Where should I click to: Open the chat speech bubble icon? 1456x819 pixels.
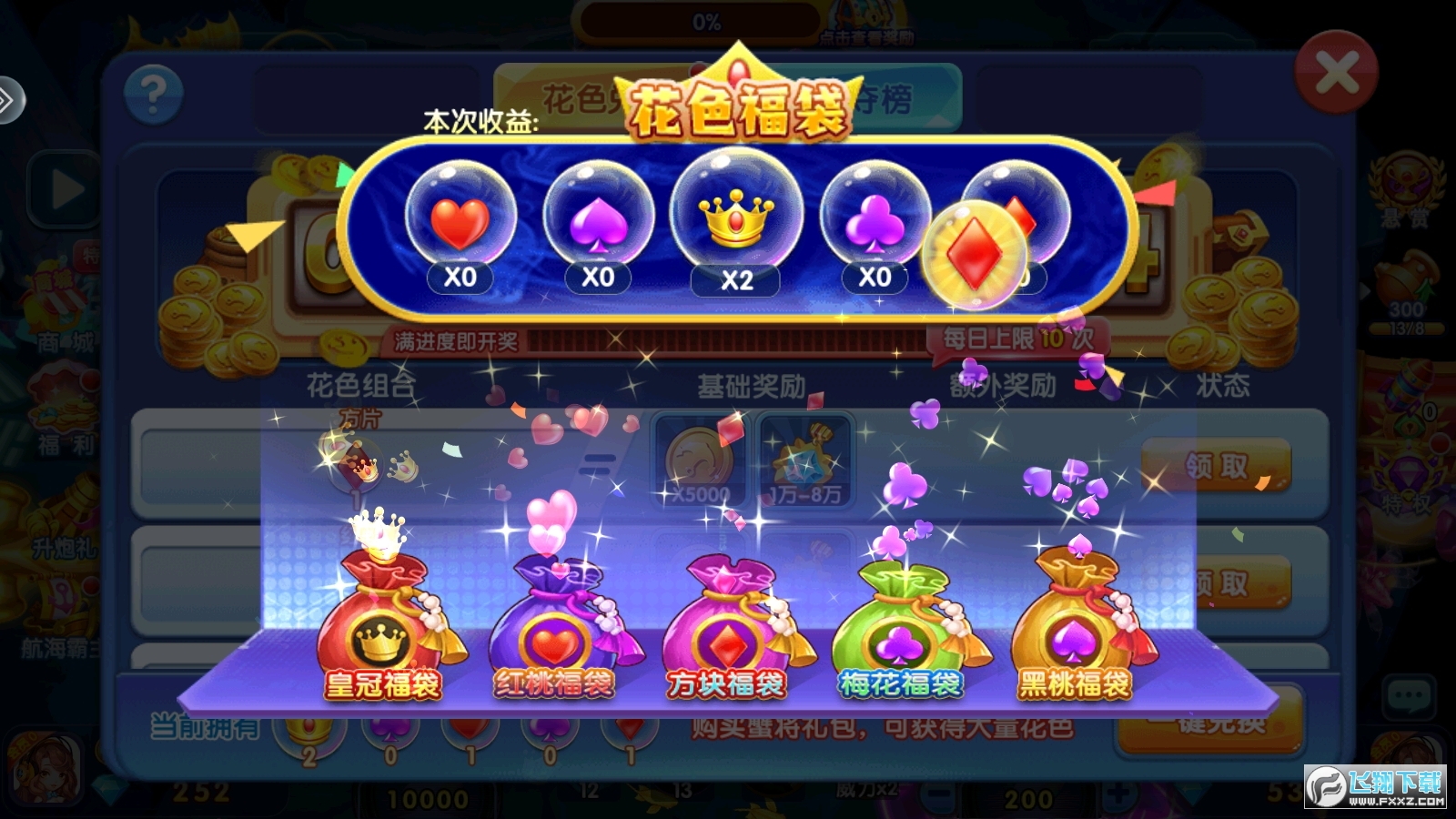coord(1408,698)
